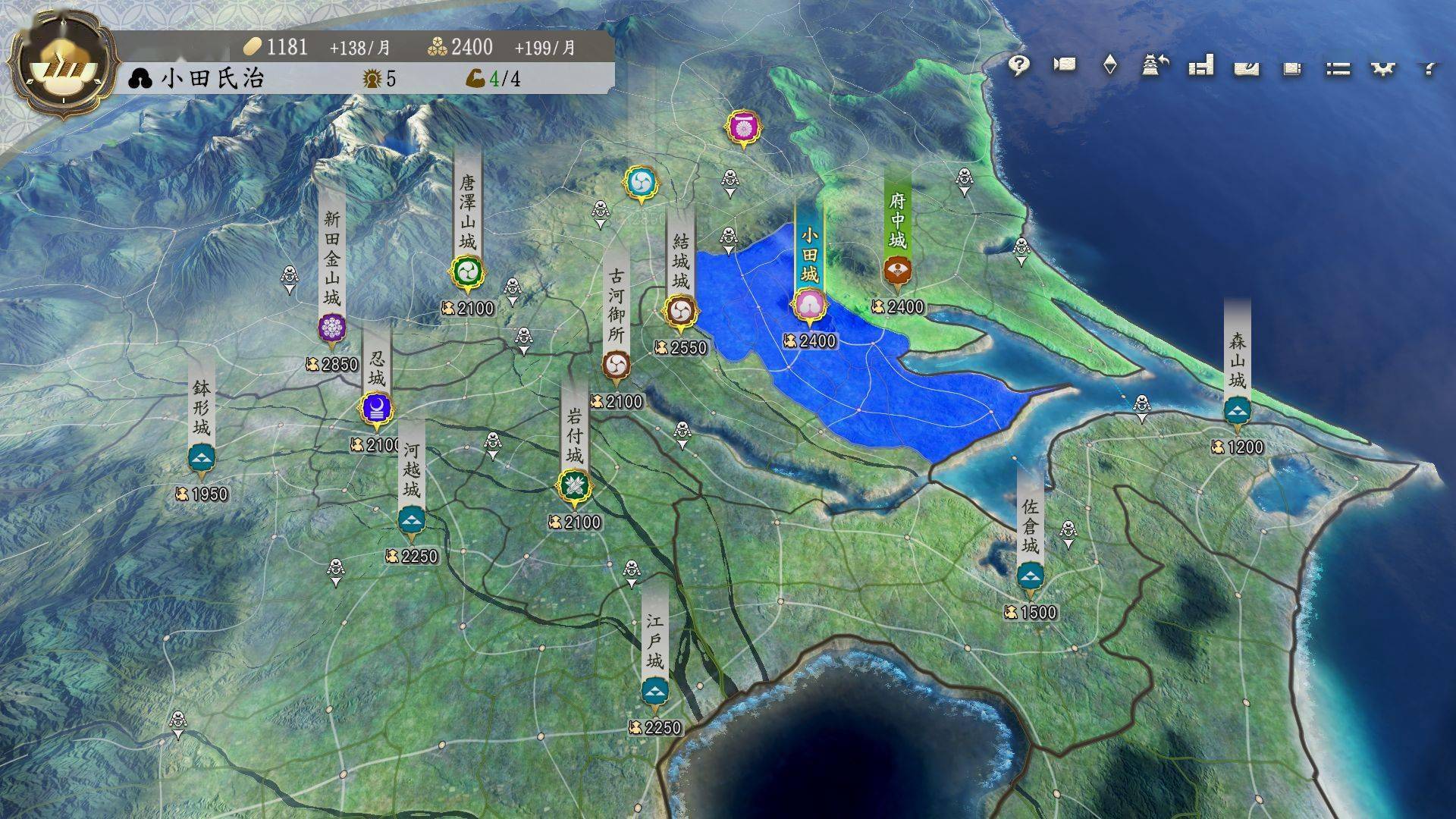Click the camera view icon
Viewport: 1456px width, 819px height.
coord(1065,65)
